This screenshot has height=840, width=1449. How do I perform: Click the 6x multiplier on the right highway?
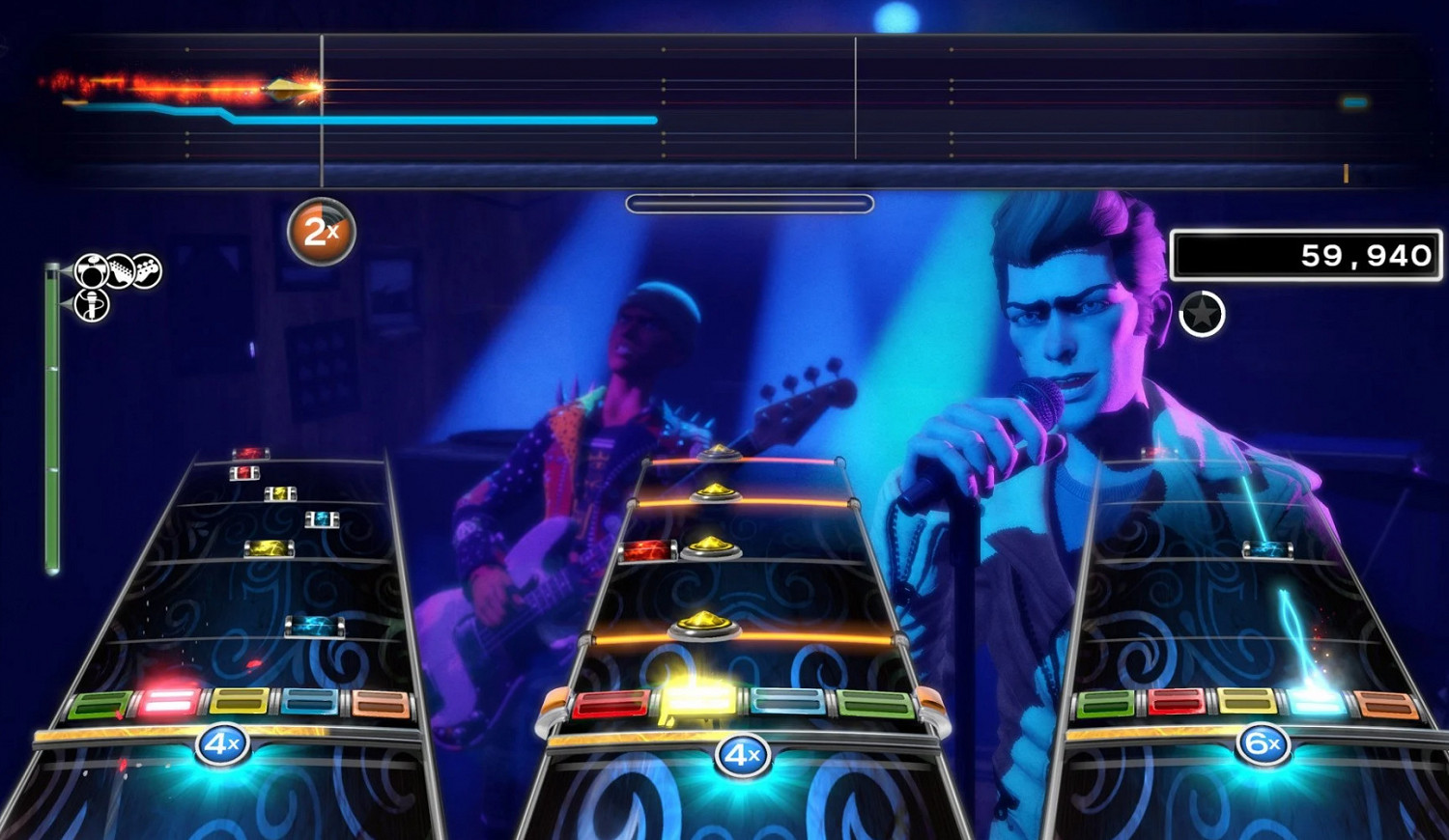click(x=1265, y=743)
